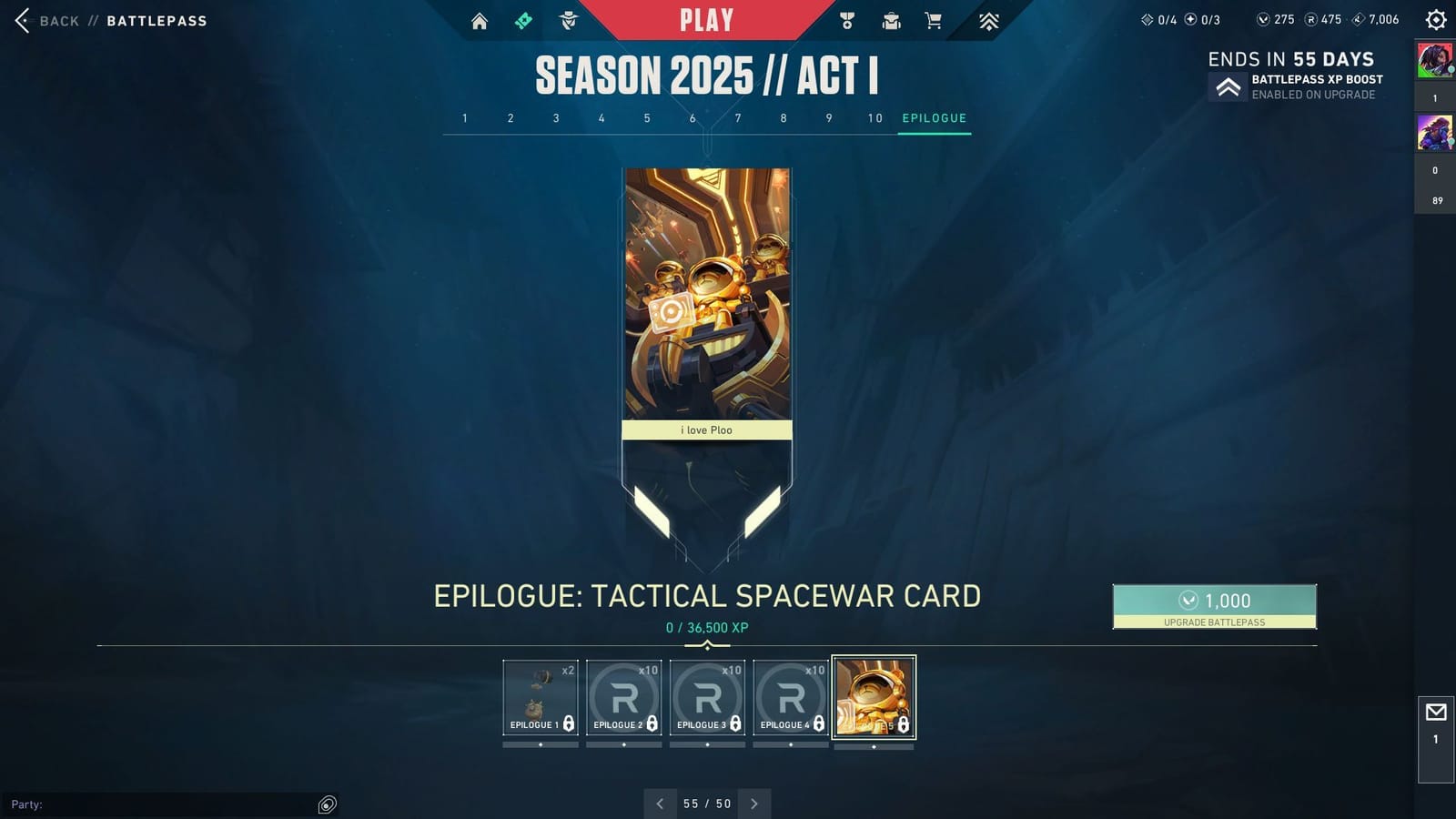Click Upgrade Battlepass for 1,000

coord(1214,606)
